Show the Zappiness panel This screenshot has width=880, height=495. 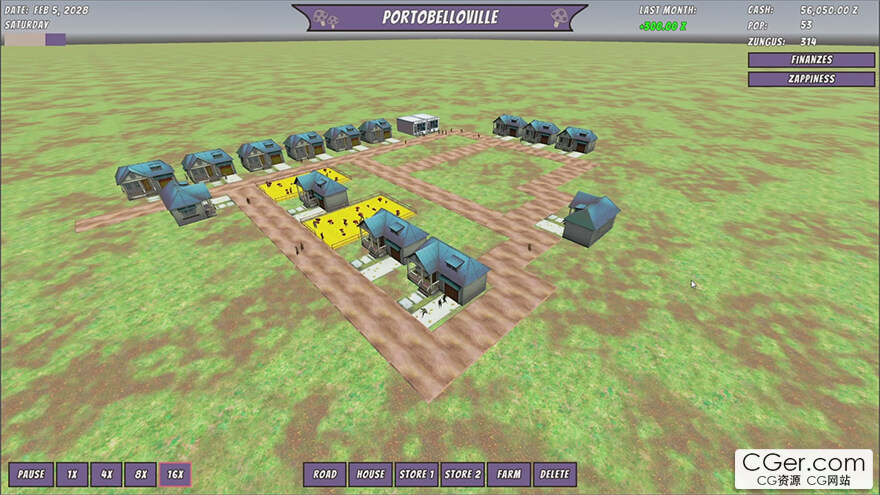[x=811, y=79]
